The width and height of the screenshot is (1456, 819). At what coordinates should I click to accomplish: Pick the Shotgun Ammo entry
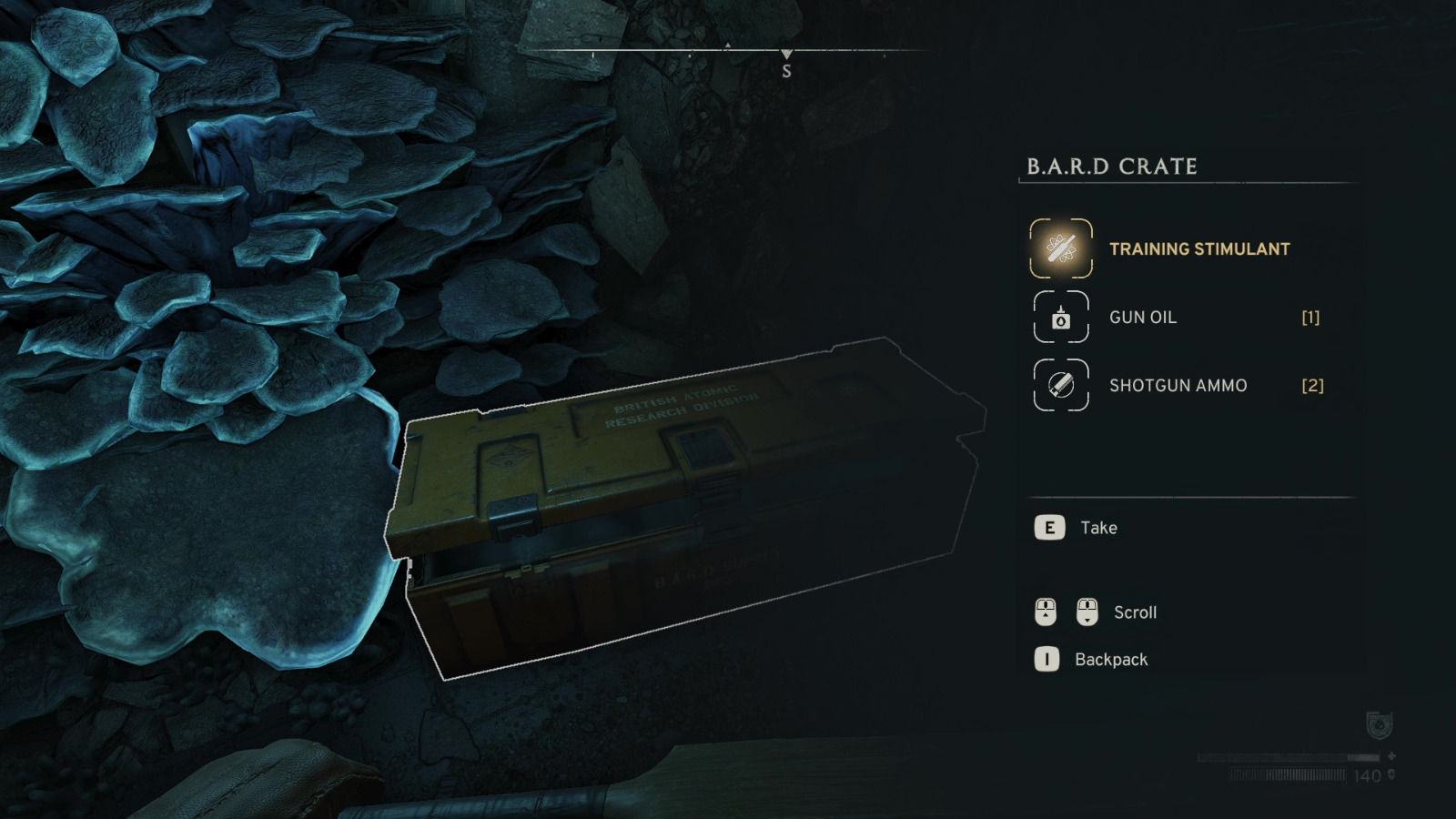pos(1178,386)
